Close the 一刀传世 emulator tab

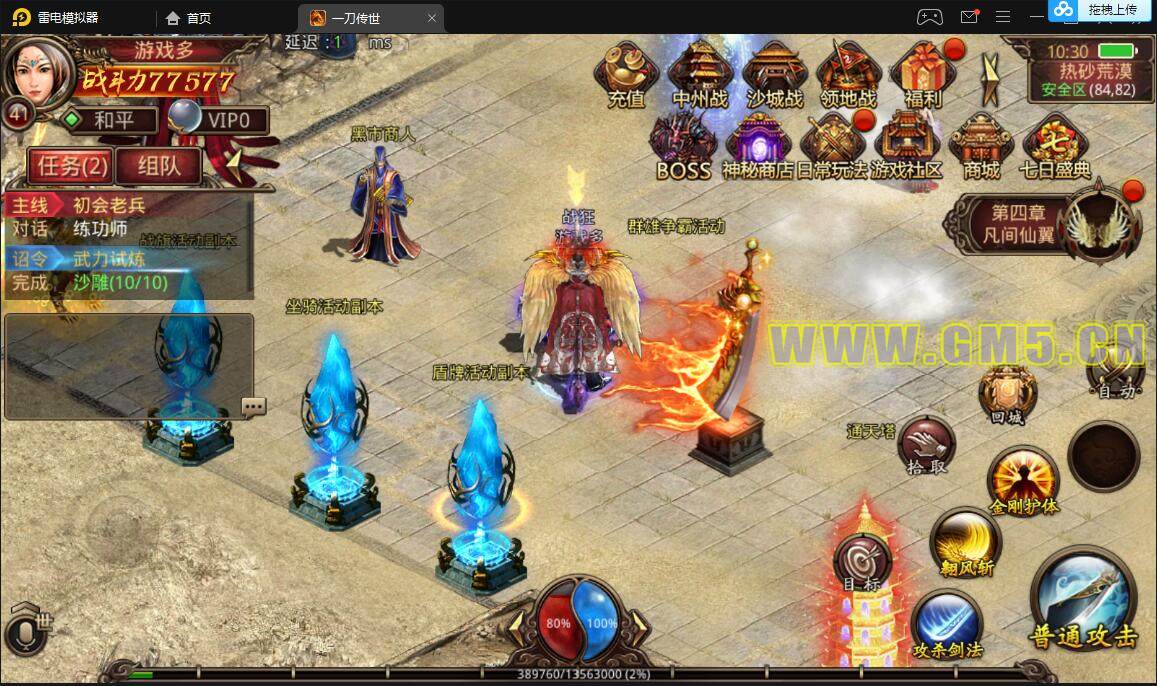[x=432, y=17]
